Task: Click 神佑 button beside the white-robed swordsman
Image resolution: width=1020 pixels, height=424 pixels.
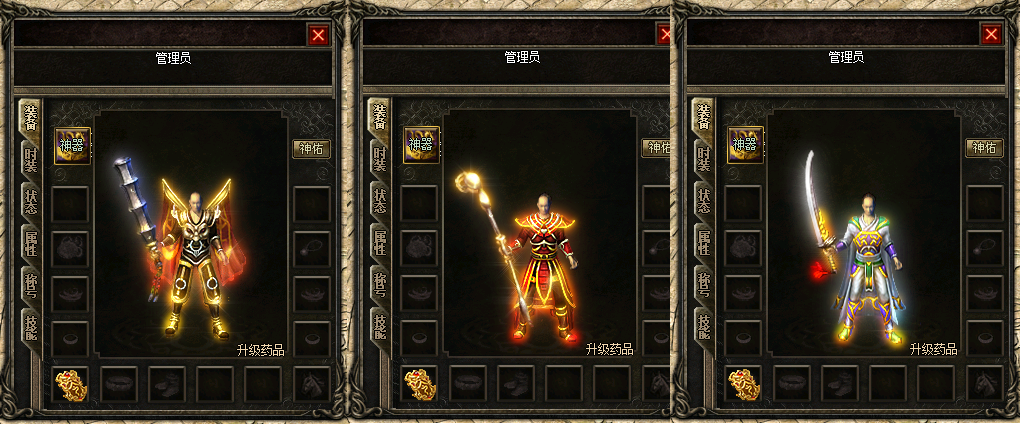Action: 984,148
